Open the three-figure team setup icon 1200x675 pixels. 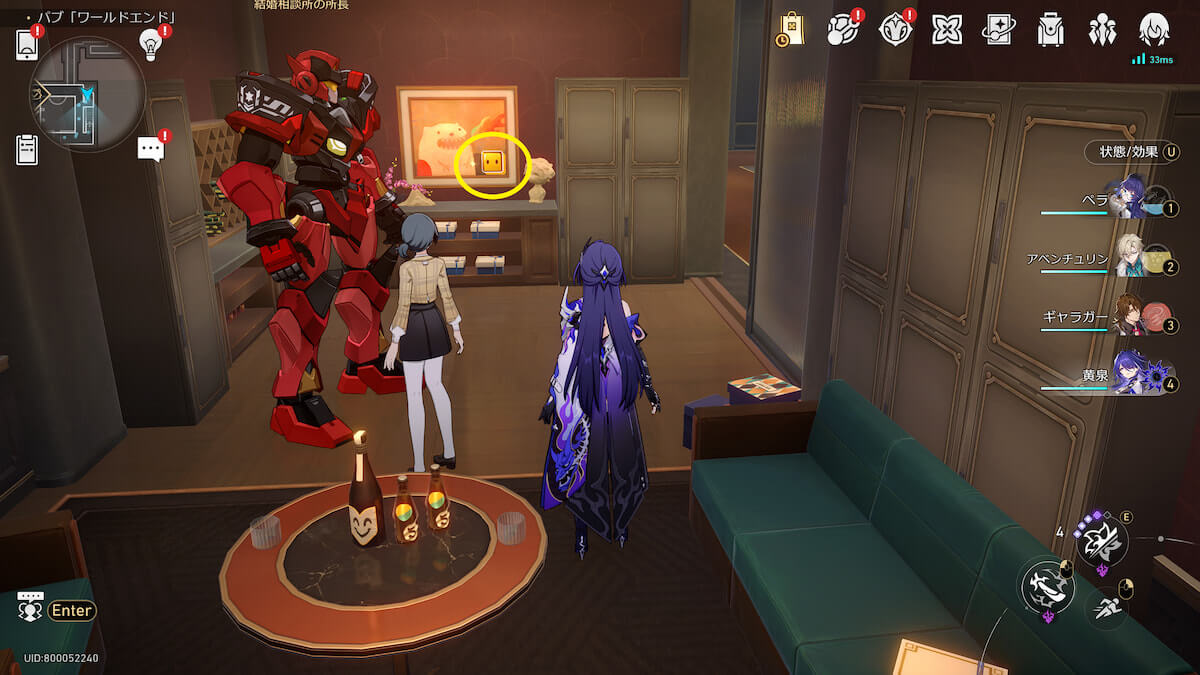click(1102, 30)
